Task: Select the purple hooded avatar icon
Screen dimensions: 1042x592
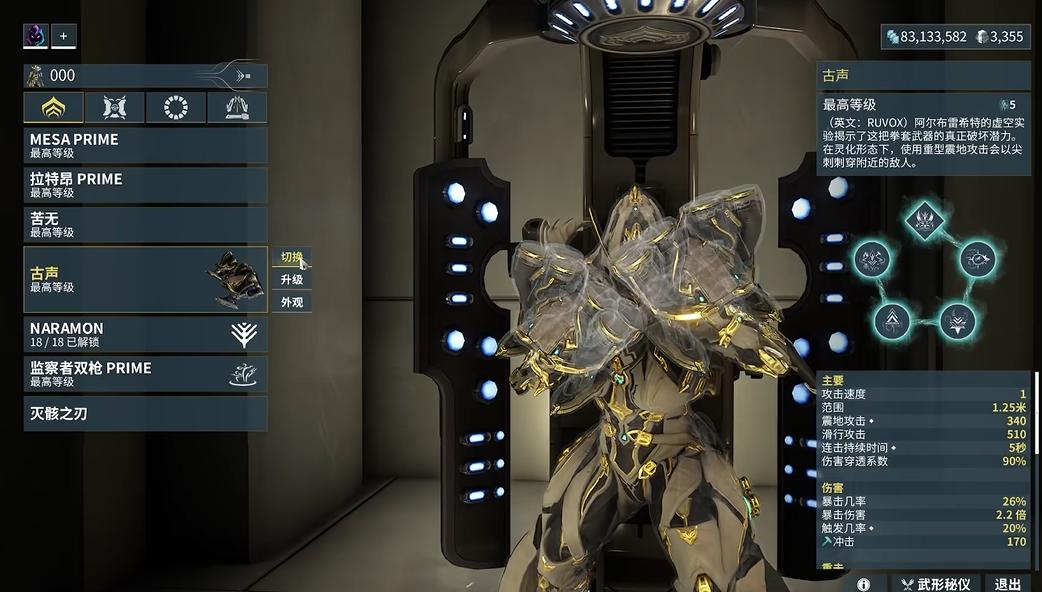Action: 35,36
